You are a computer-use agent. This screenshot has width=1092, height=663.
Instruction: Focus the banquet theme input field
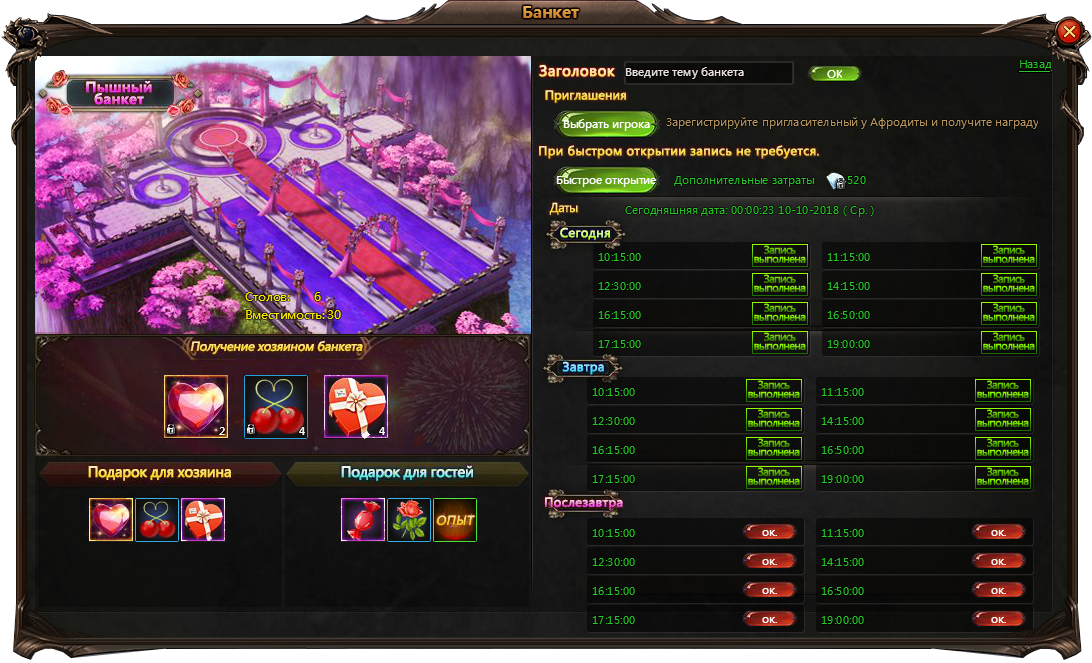pyautogui.click(x=707, y=73)
